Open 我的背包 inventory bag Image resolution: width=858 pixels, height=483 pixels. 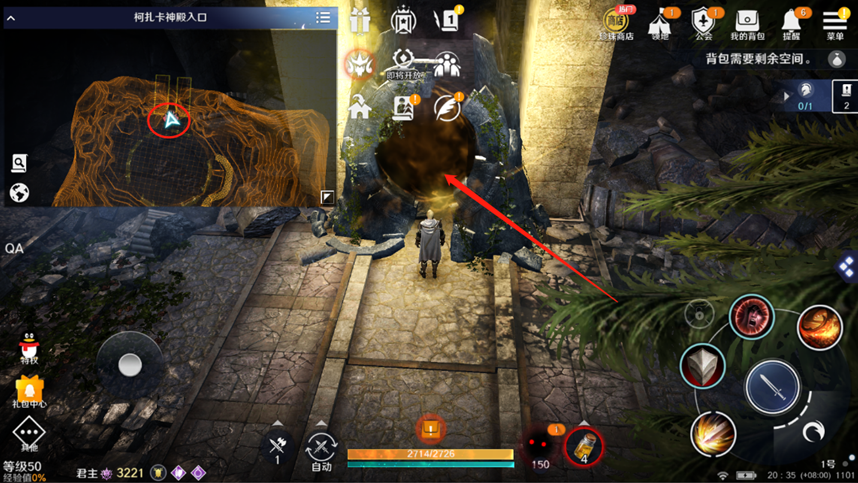click(x=747, y=21)
